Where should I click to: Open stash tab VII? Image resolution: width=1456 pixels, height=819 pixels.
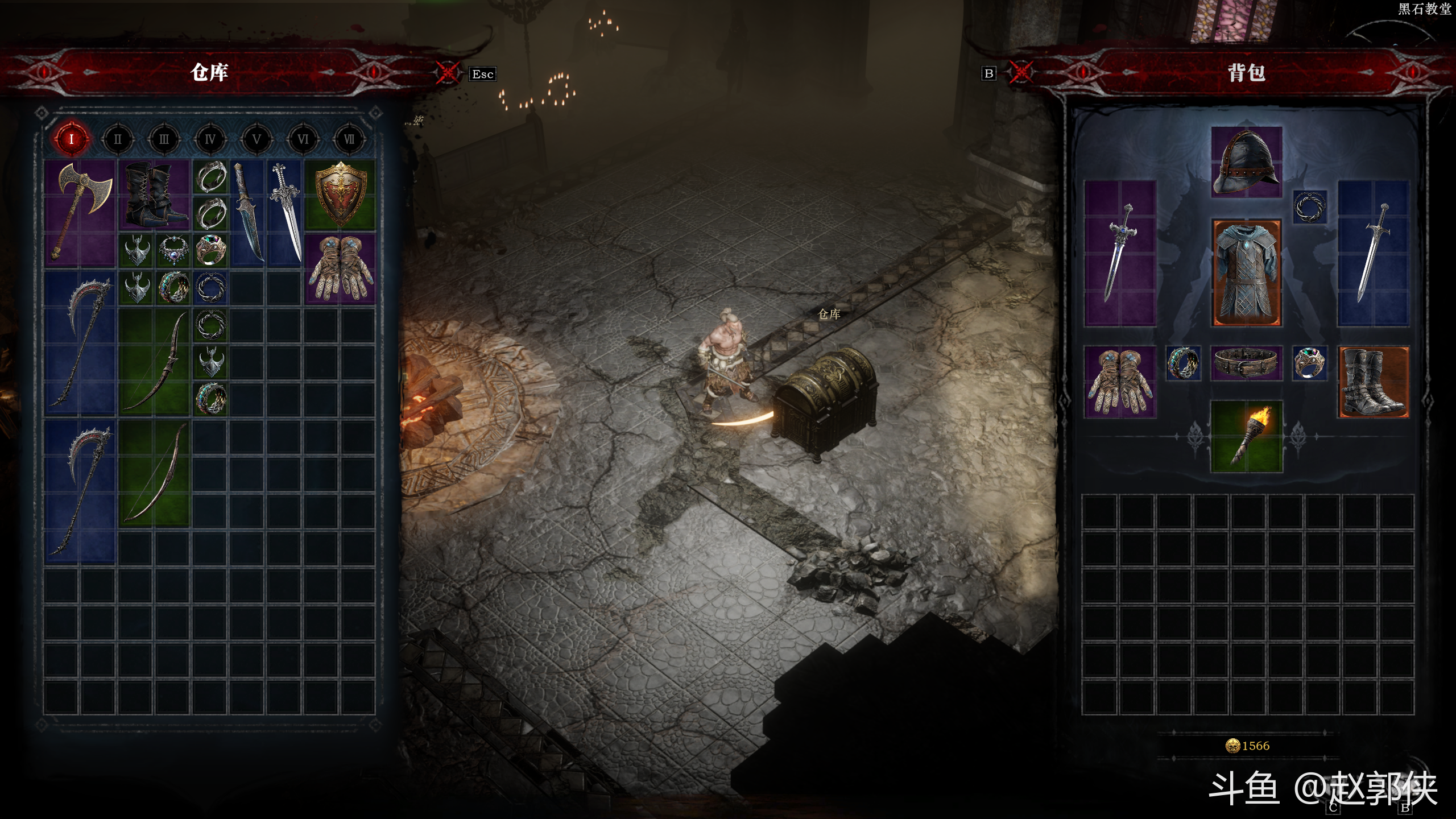tap(349, 139)
